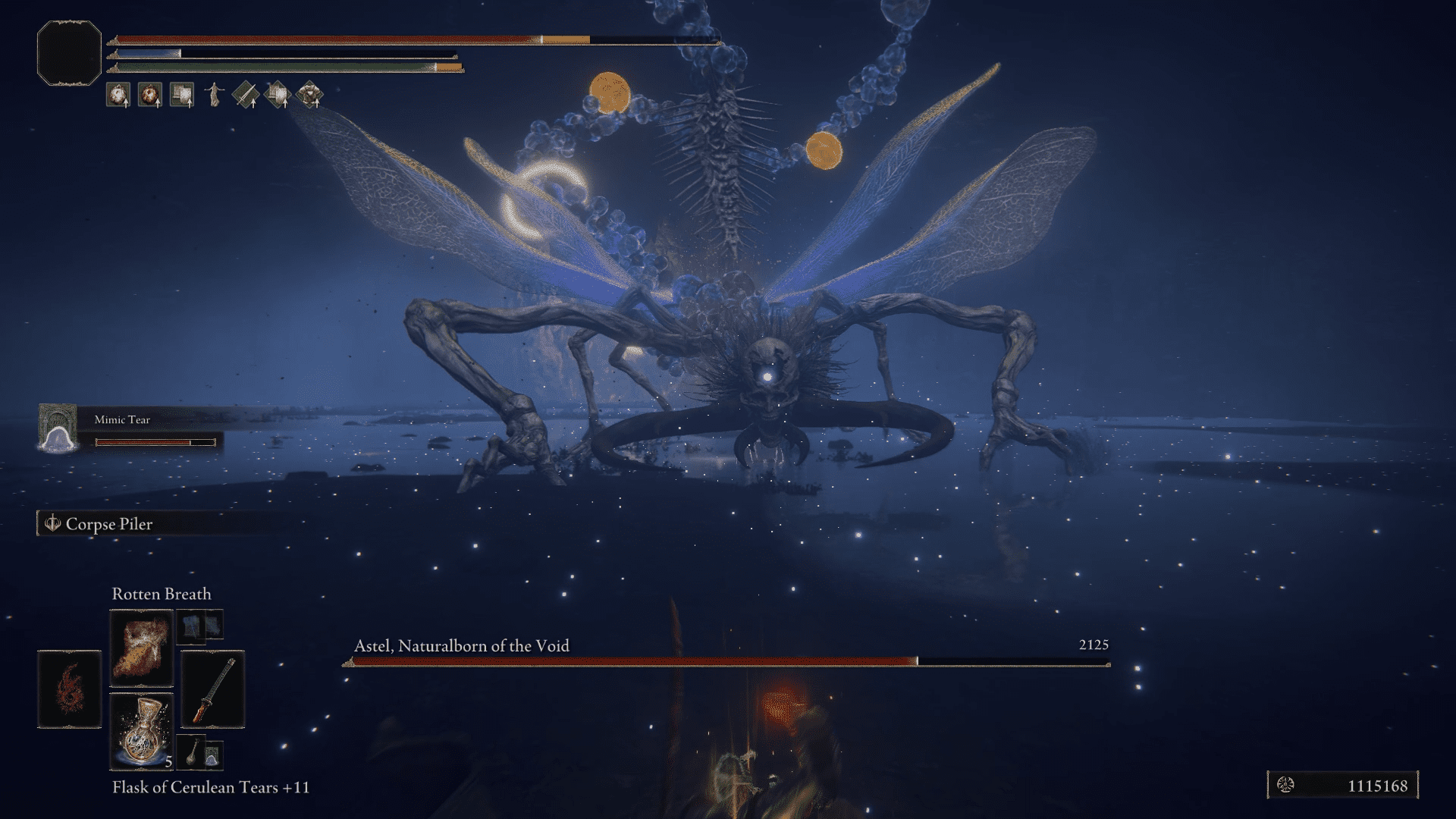The height and width of the screenshot is (819, 1456).
Task: Expand the scroll-and-shield diamond buff slot
Action: coord(278,96)
